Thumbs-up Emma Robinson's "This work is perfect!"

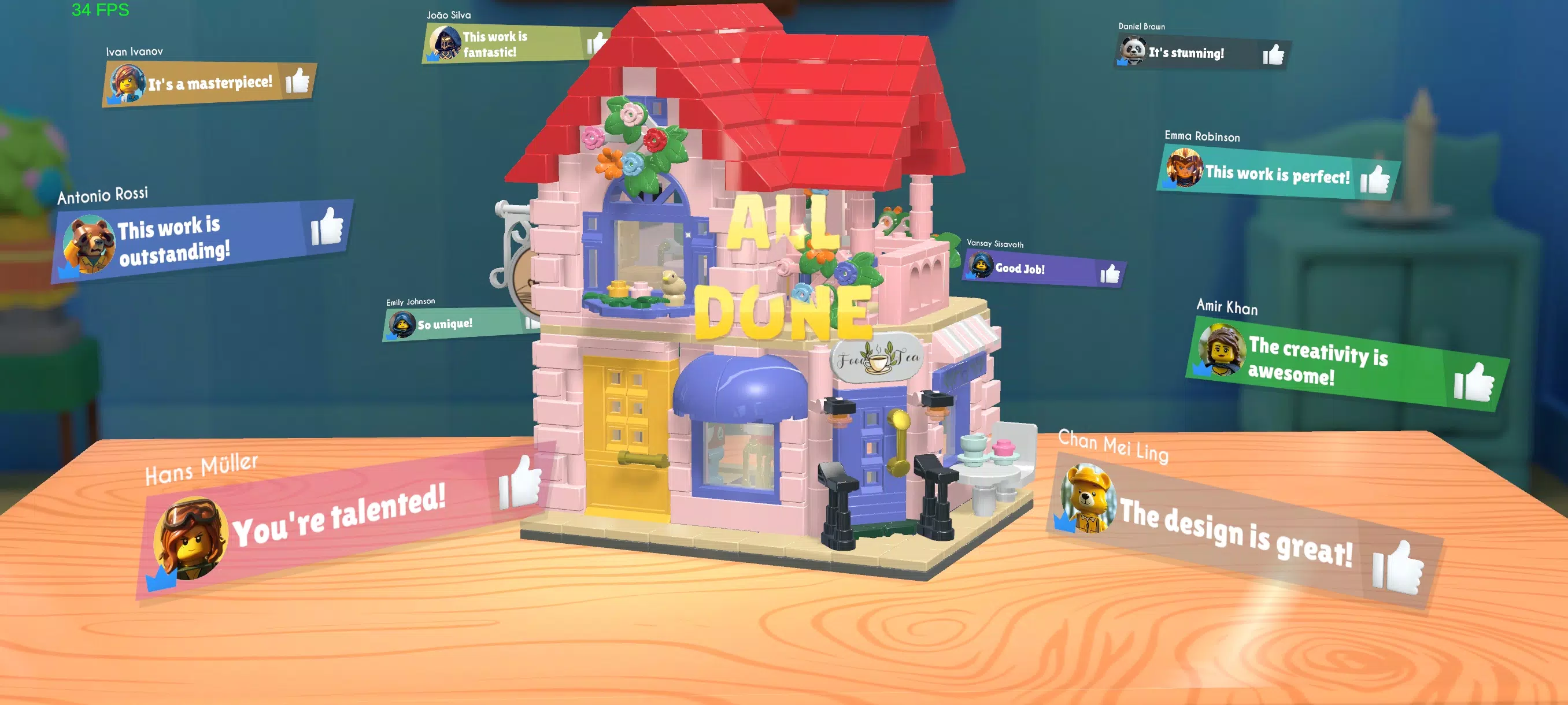[x=1375, y=180]
